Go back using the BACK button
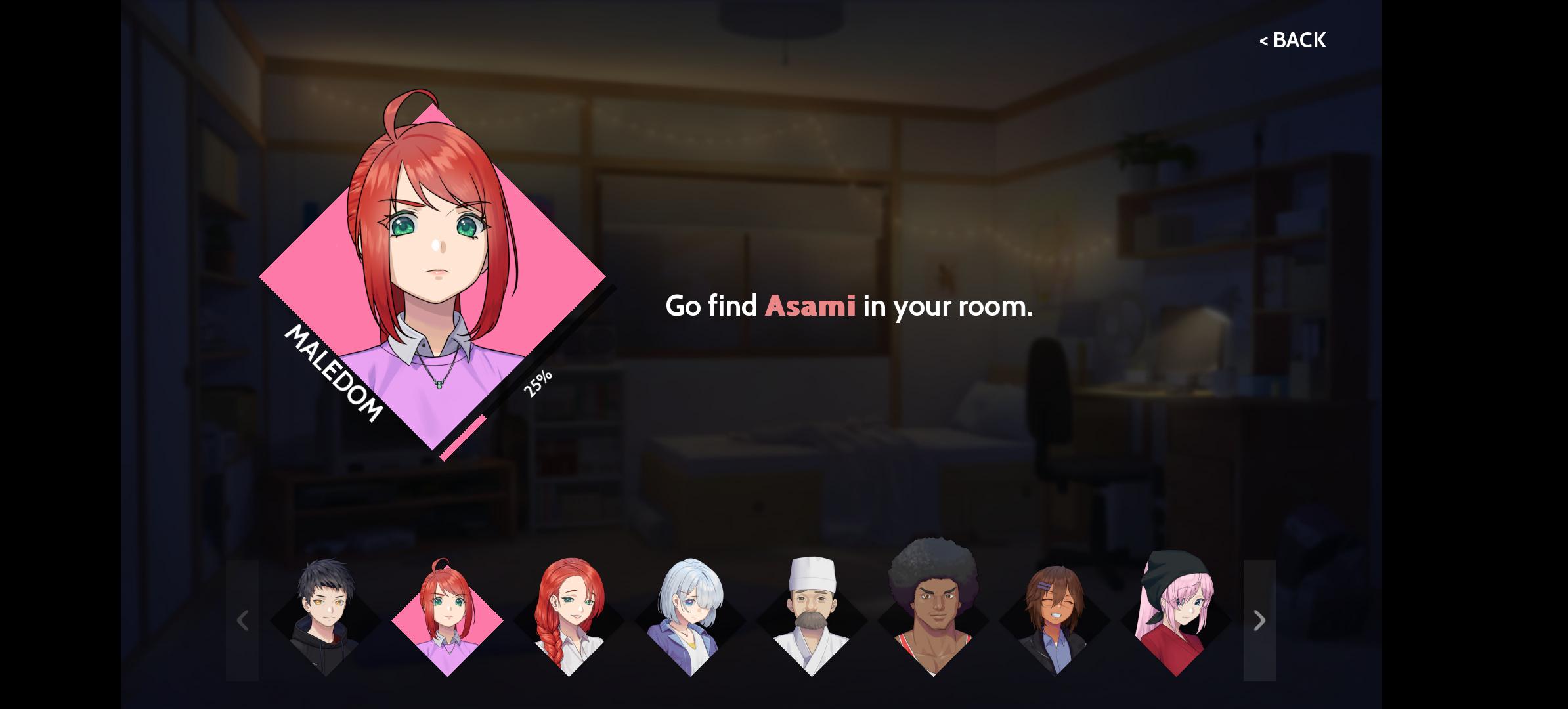Image resolution: width=1568 pixels, height=709 pixels. [x=1292, y=40]
